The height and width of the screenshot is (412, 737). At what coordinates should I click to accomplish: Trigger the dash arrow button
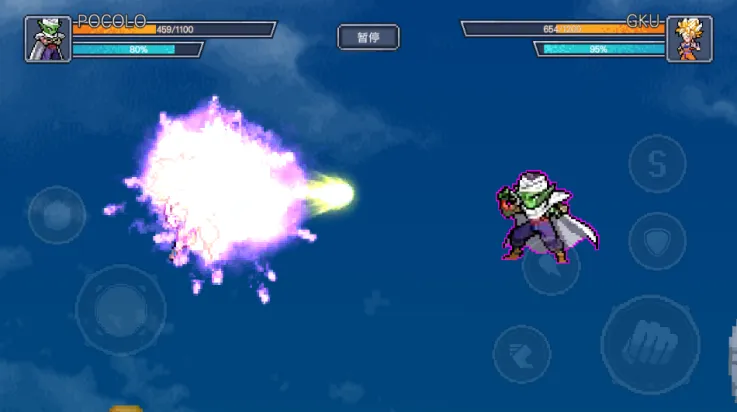click(x=521, y=354)
